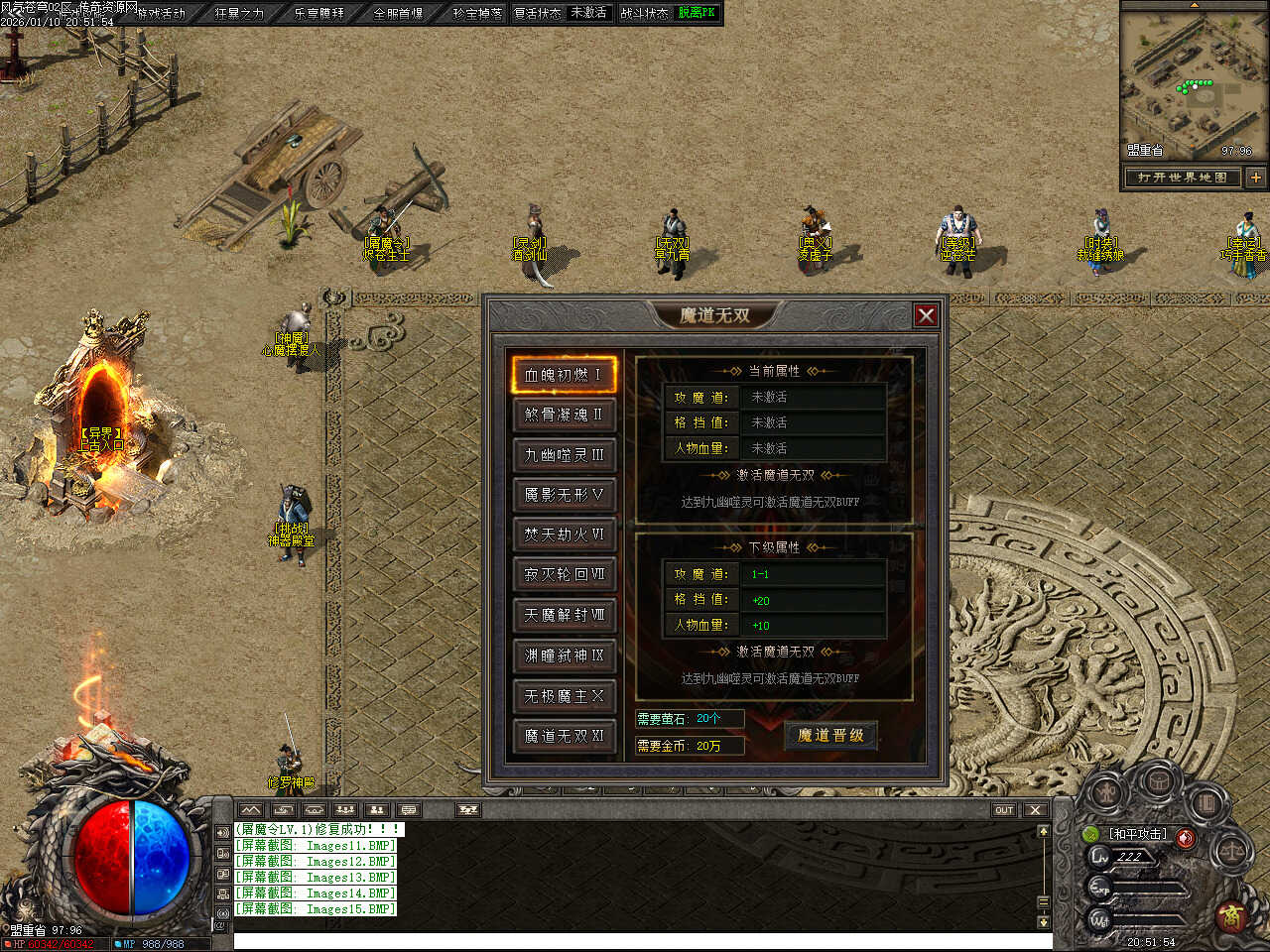Click the plus button beside the world map button
Image resolution: width=1270 pixels, height=952 pixels.
tap(1255, 178)
